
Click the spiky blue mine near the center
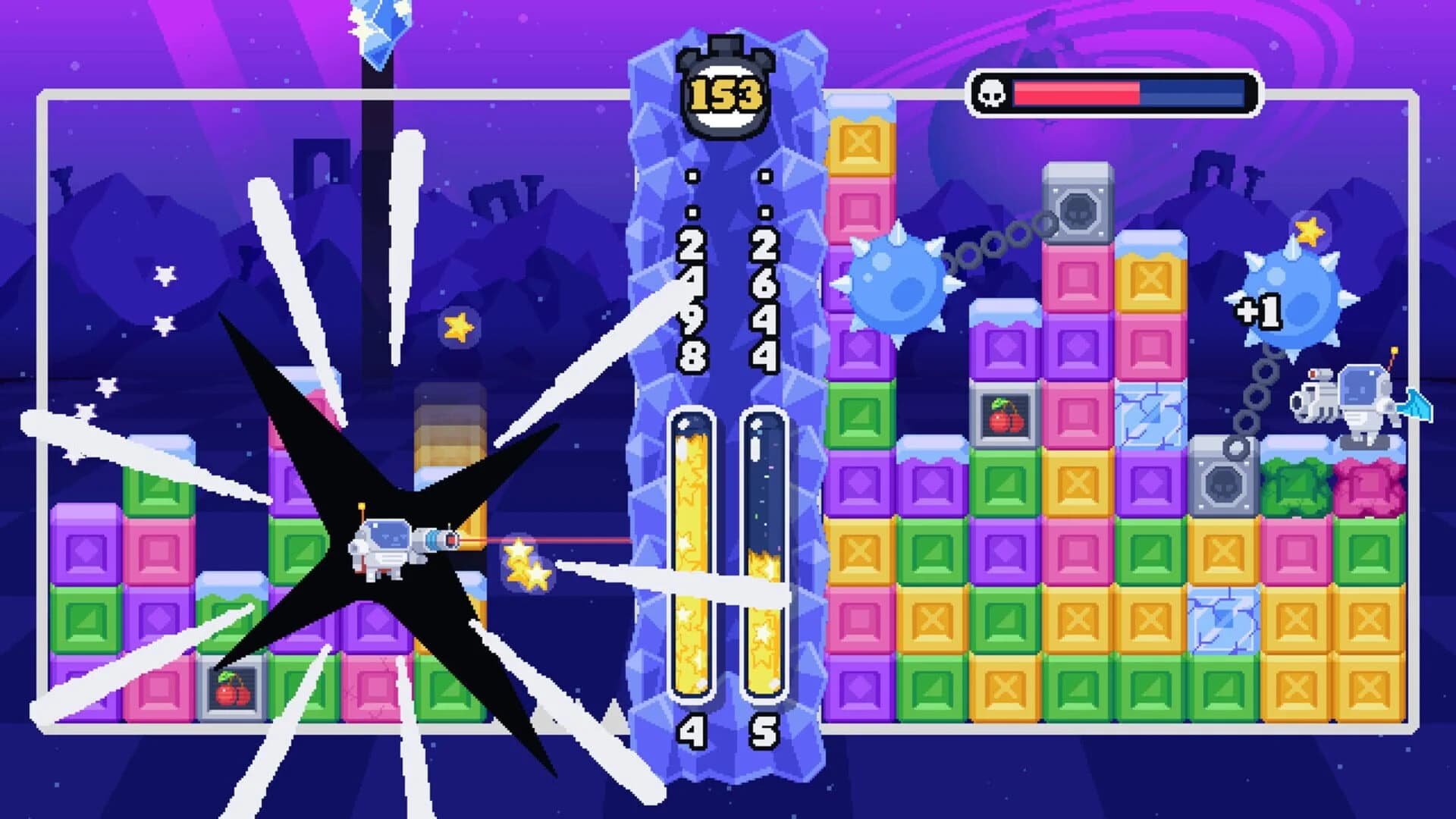pos(899,284)
